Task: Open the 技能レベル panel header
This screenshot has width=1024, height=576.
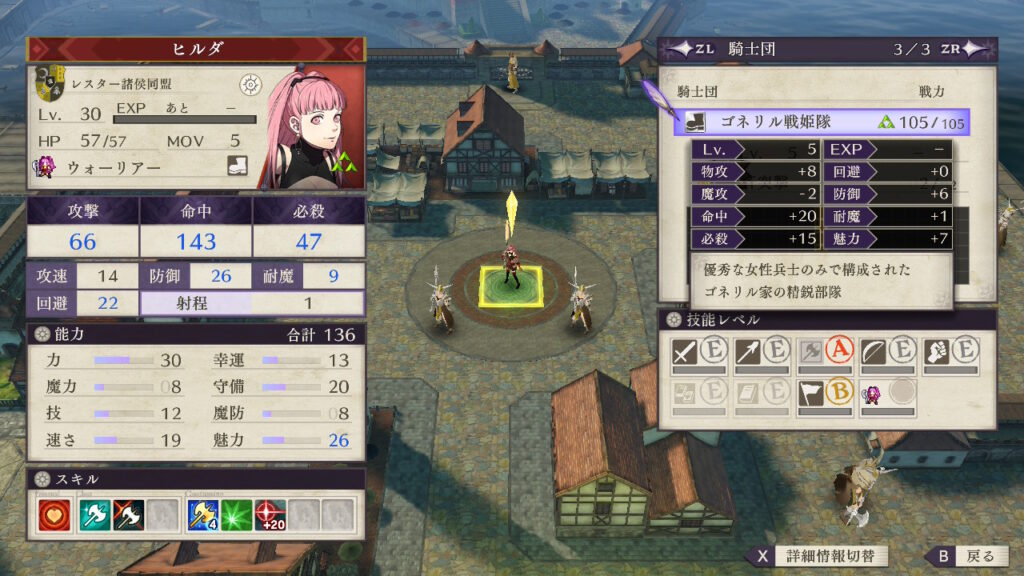Action: [826, 319]
